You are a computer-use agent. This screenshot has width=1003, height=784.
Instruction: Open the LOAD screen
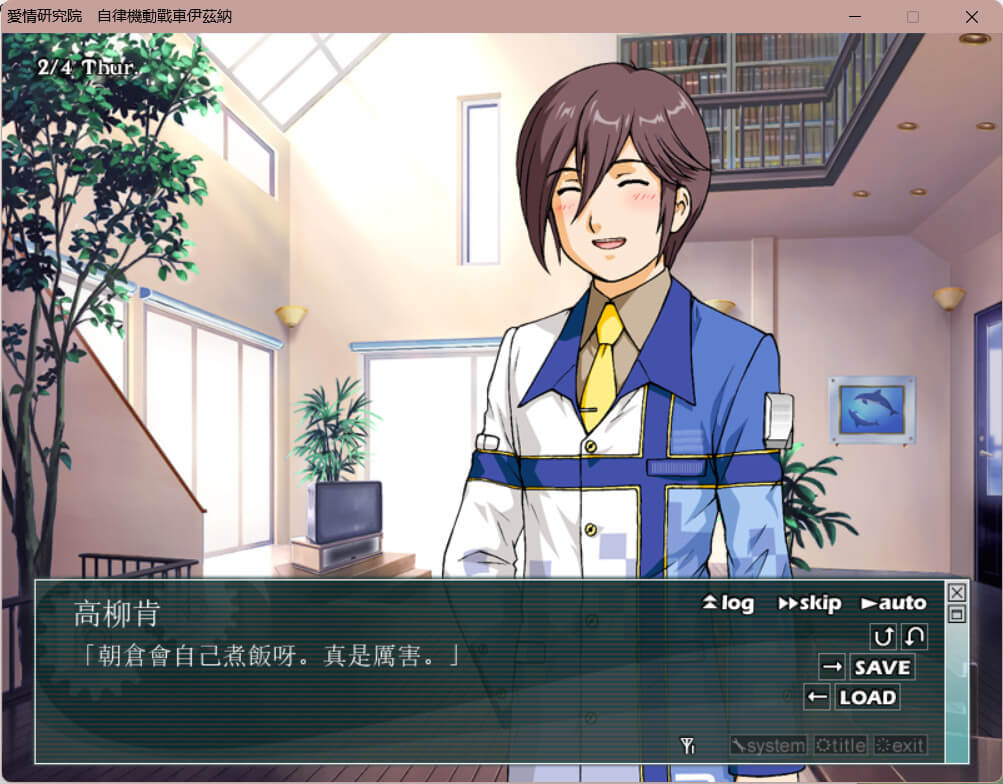(867, 697)
